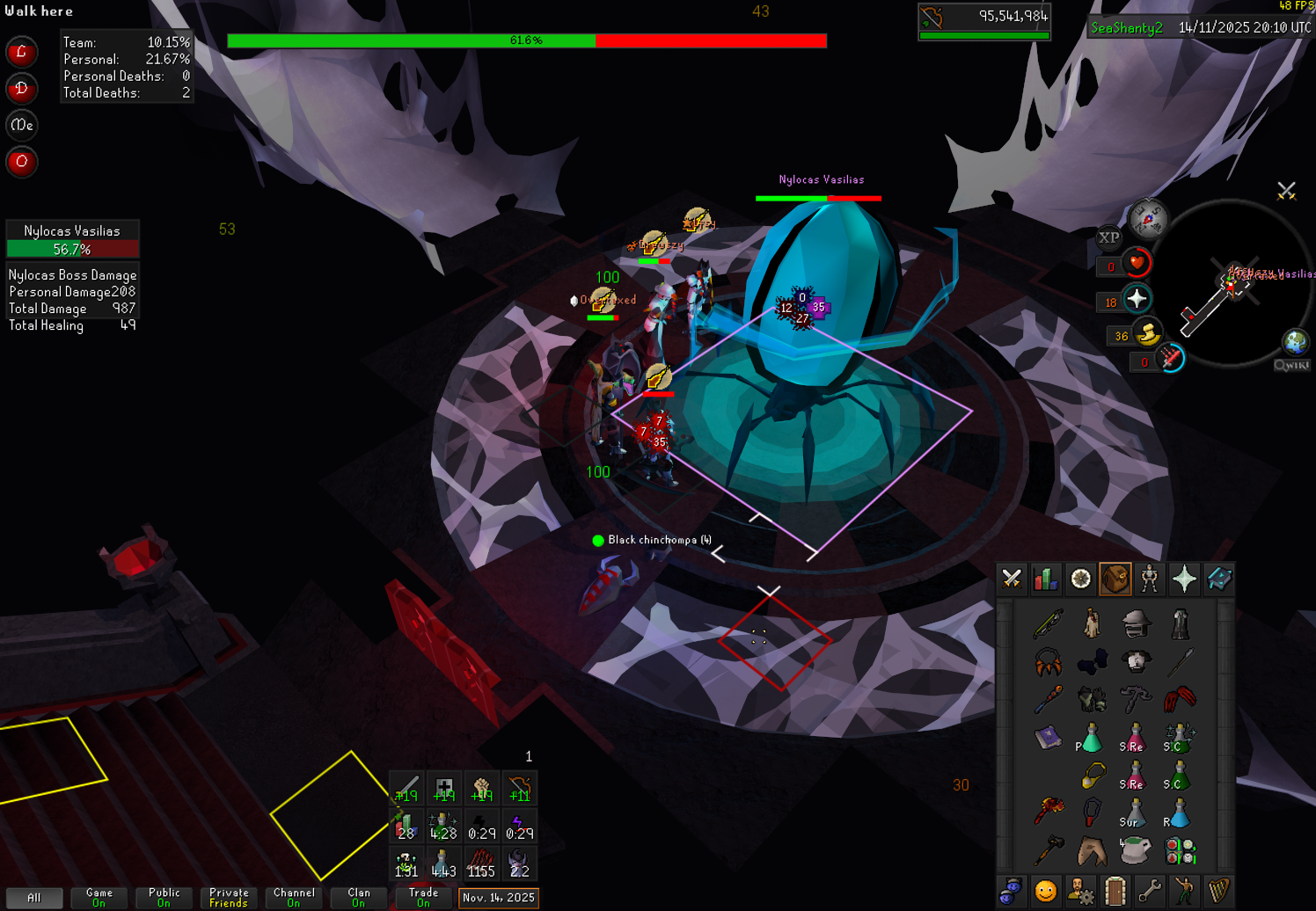
Task: Open the Prayer tab
Action: pos(1184,579)
